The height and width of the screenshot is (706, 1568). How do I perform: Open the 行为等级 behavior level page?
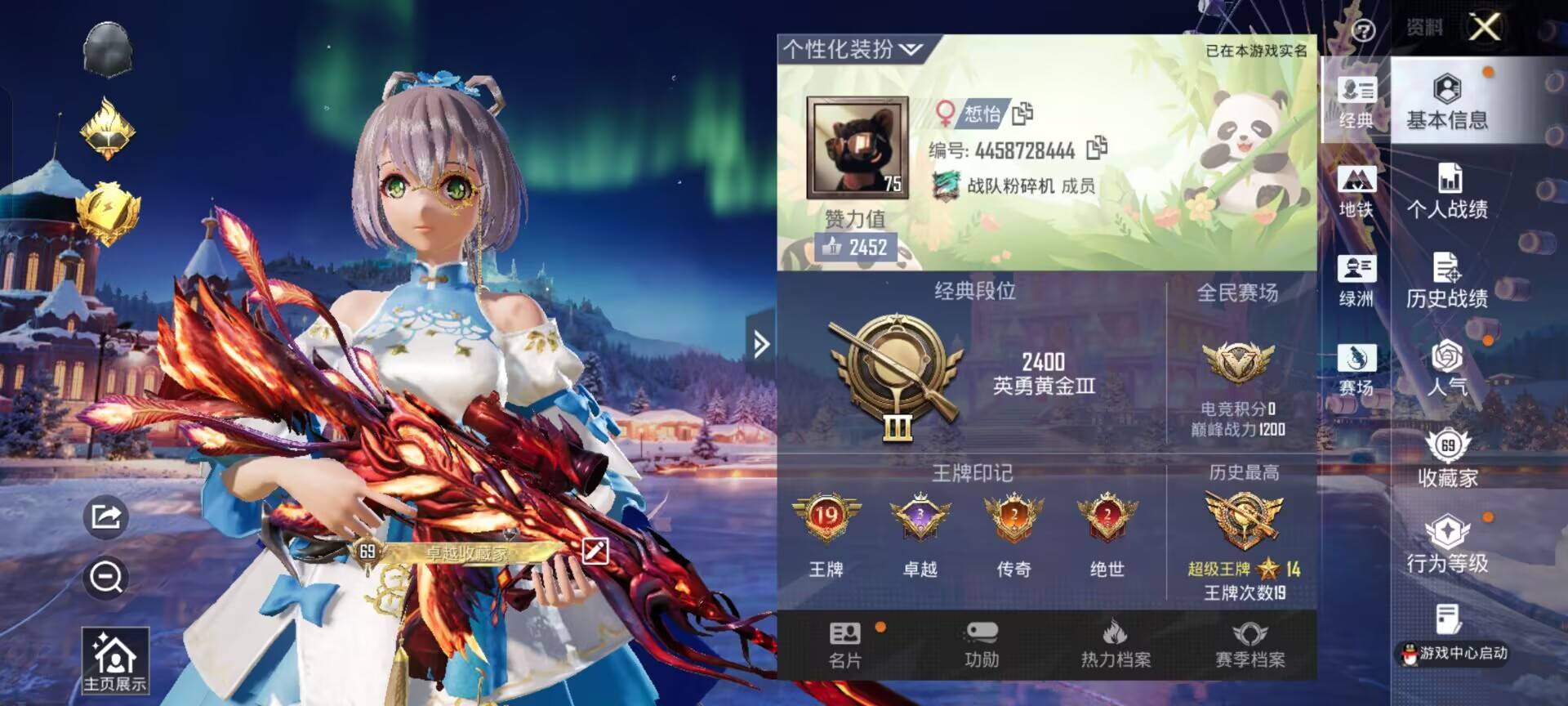coord(1446,544)
